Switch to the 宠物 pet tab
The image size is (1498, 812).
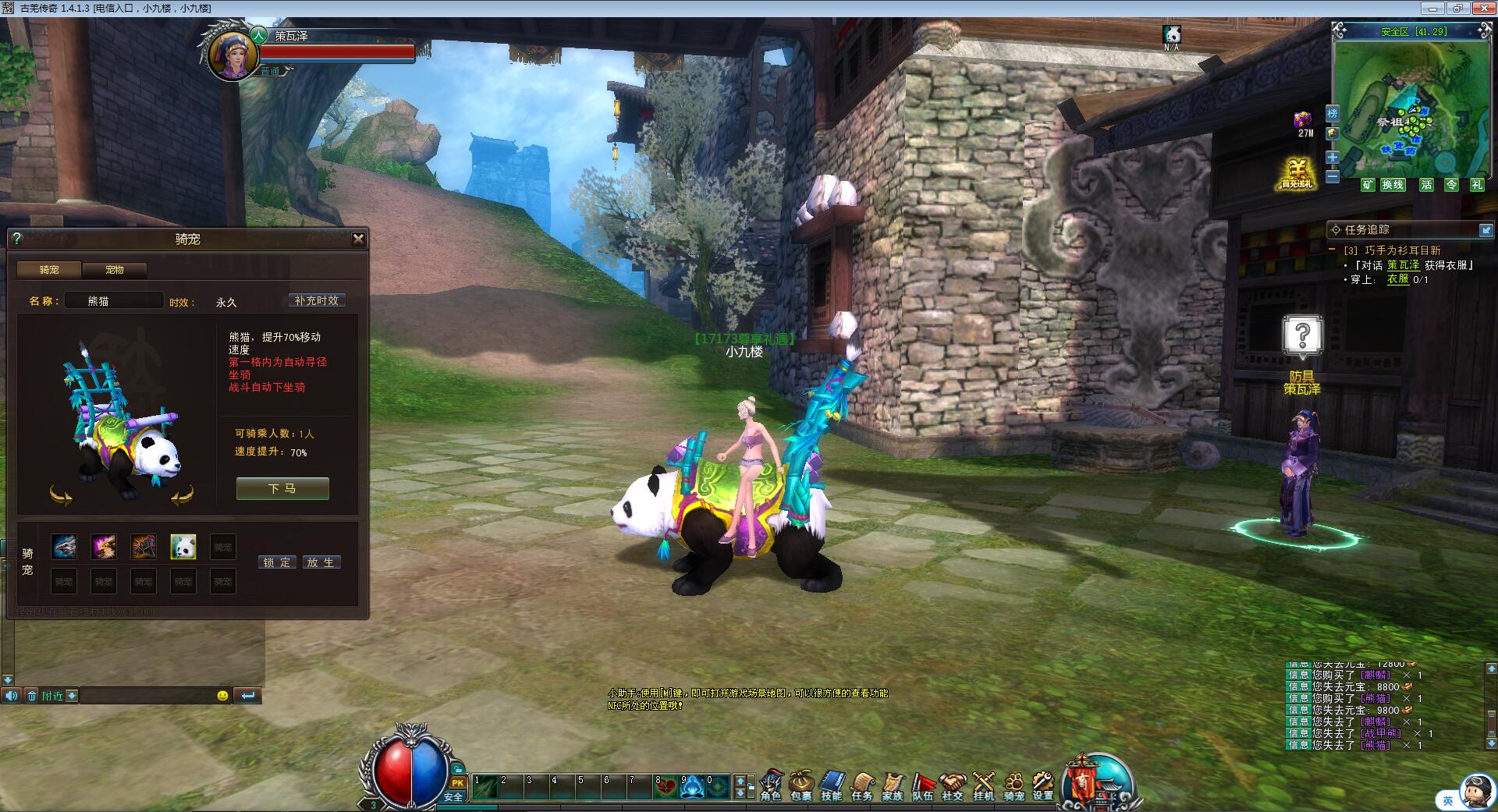tap(115, 270)
